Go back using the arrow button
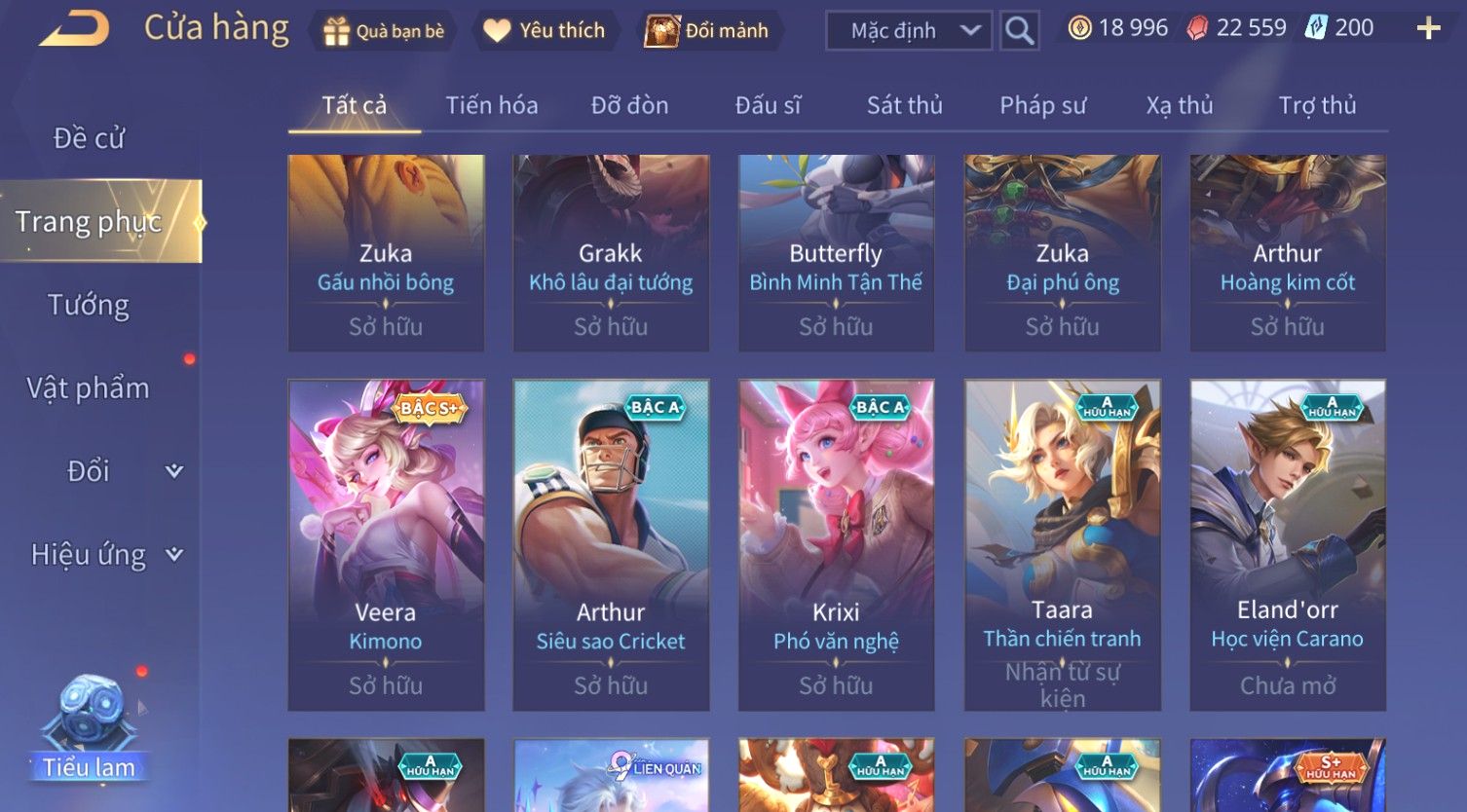This screenshot has width=1467, height=812. click(x=74, y=29)
